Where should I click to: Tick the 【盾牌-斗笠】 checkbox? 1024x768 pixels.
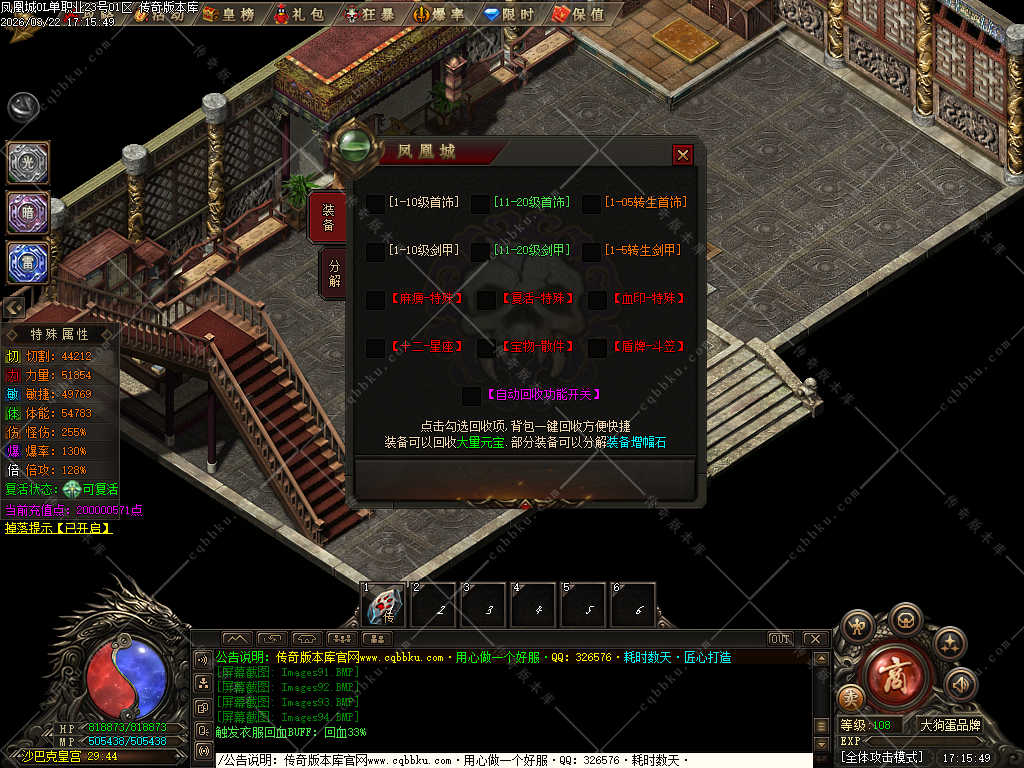[598, 347]
